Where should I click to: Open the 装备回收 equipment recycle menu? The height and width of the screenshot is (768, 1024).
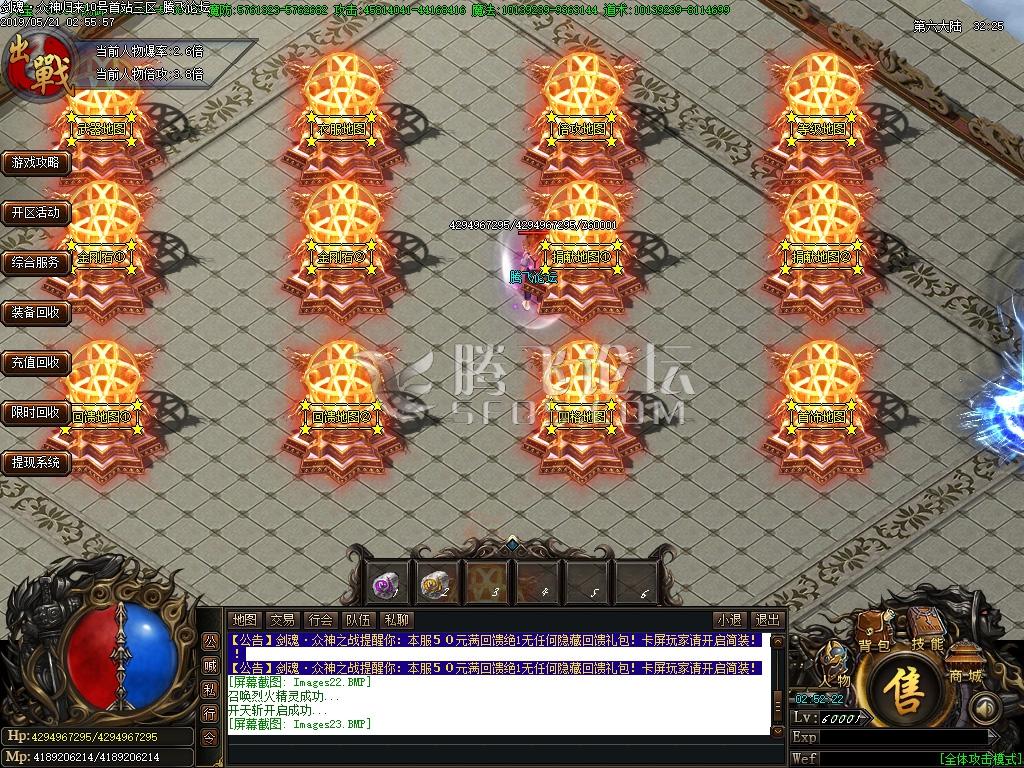[36, 313]
